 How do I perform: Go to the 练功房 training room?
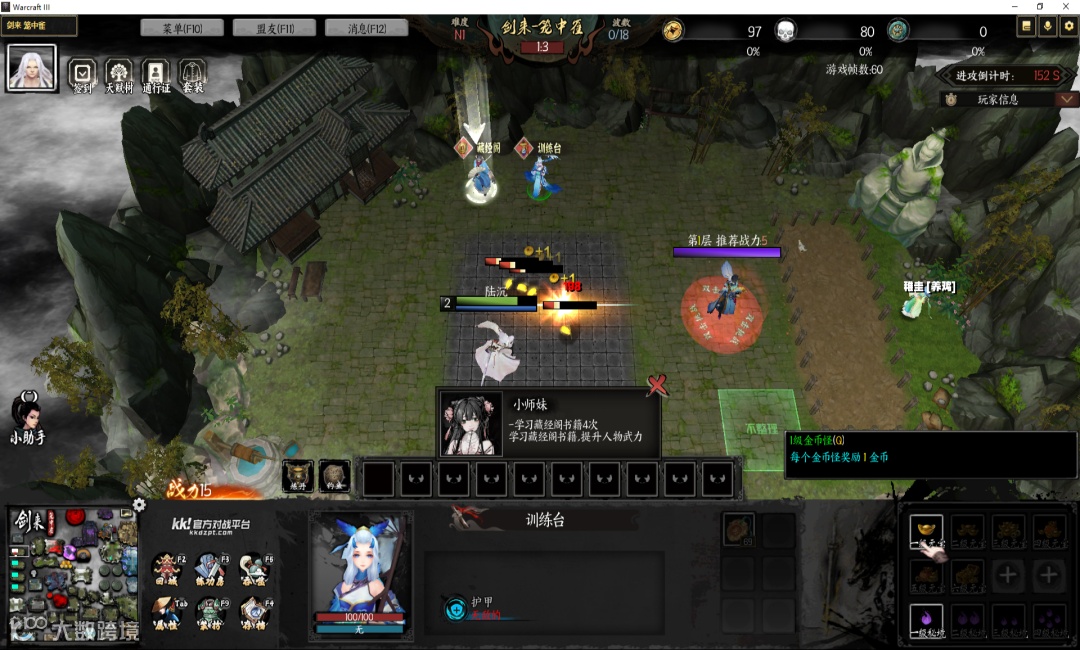pos(211,566)
